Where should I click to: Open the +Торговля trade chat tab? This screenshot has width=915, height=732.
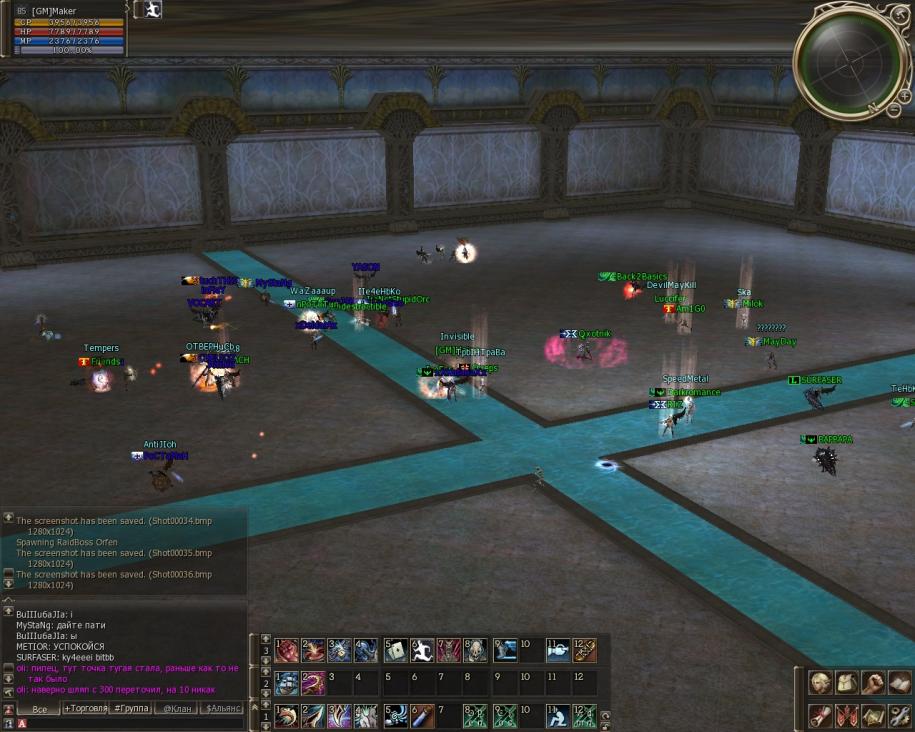tap(86, 709)
